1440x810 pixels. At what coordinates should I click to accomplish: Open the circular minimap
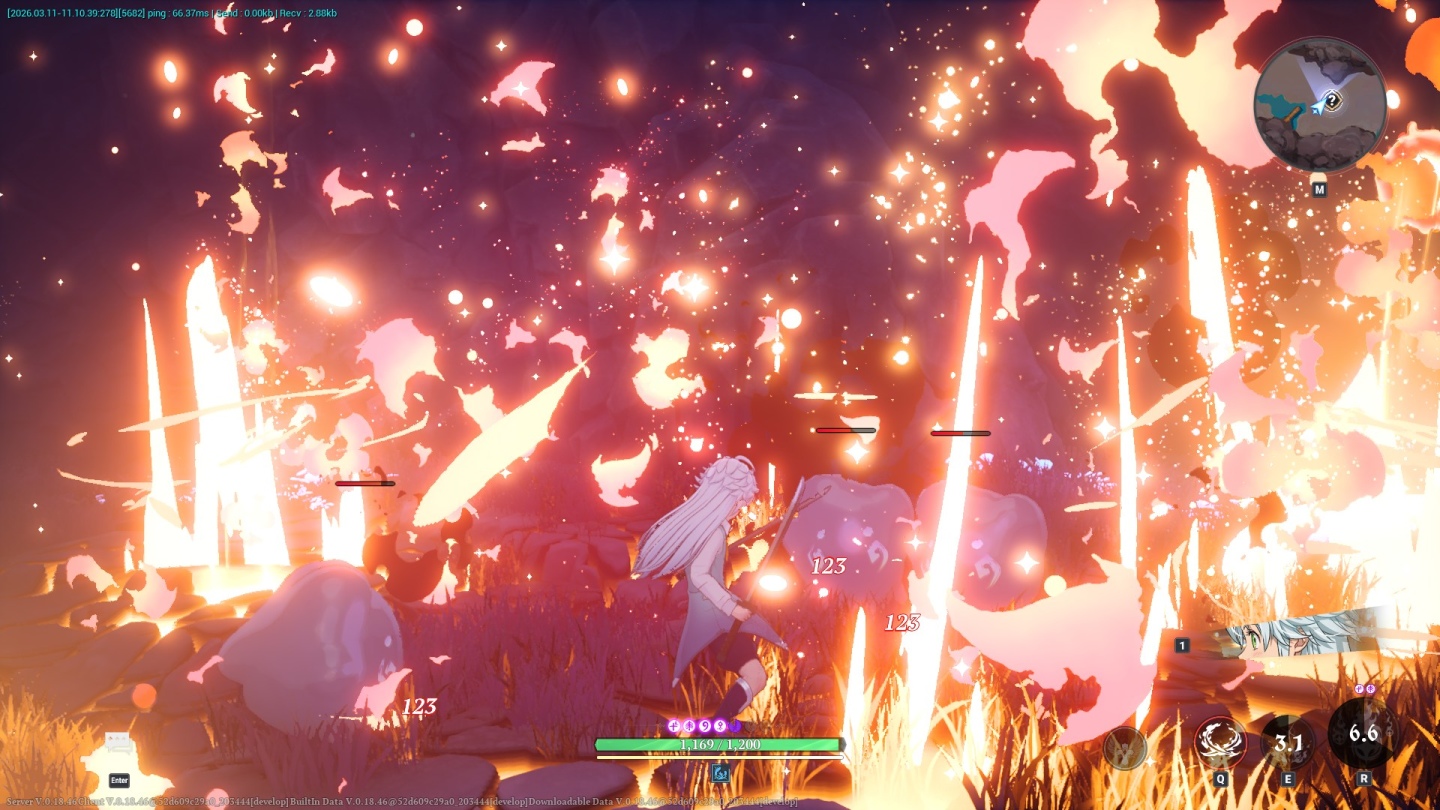1320,105
